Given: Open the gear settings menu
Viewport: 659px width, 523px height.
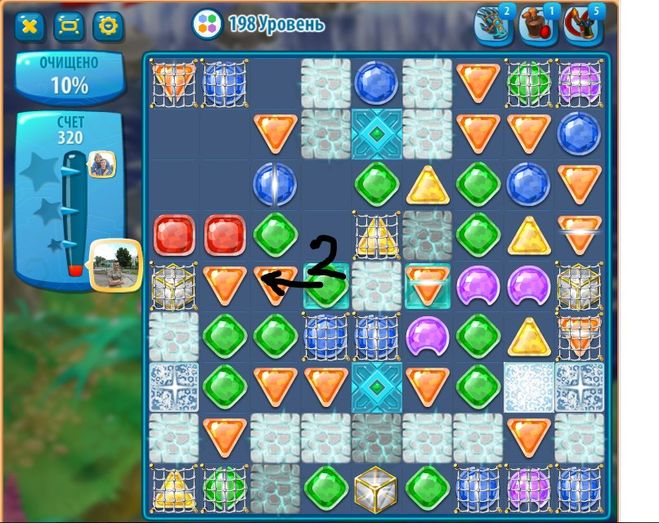Looking at the screenshot, I should (107, 25).
